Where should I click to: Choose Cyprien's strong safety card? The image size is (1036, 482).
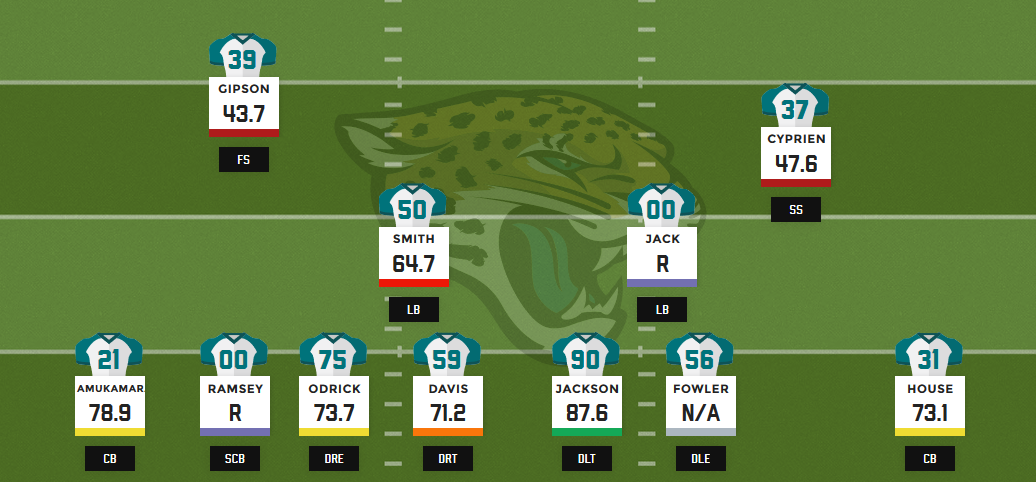coord(796,153)
